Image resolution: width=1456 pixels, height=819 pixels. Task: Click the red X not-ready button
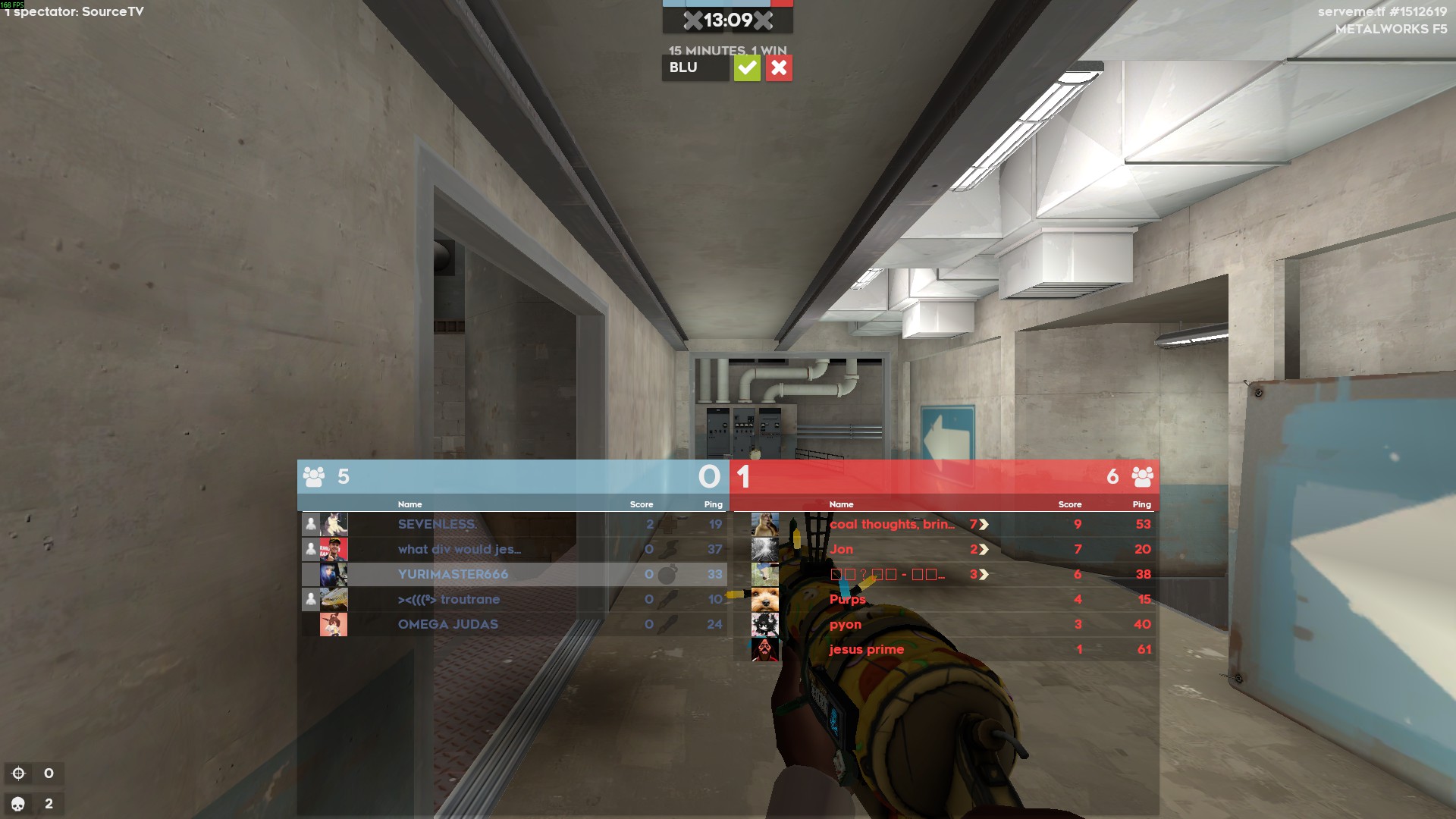pos(779,68)
